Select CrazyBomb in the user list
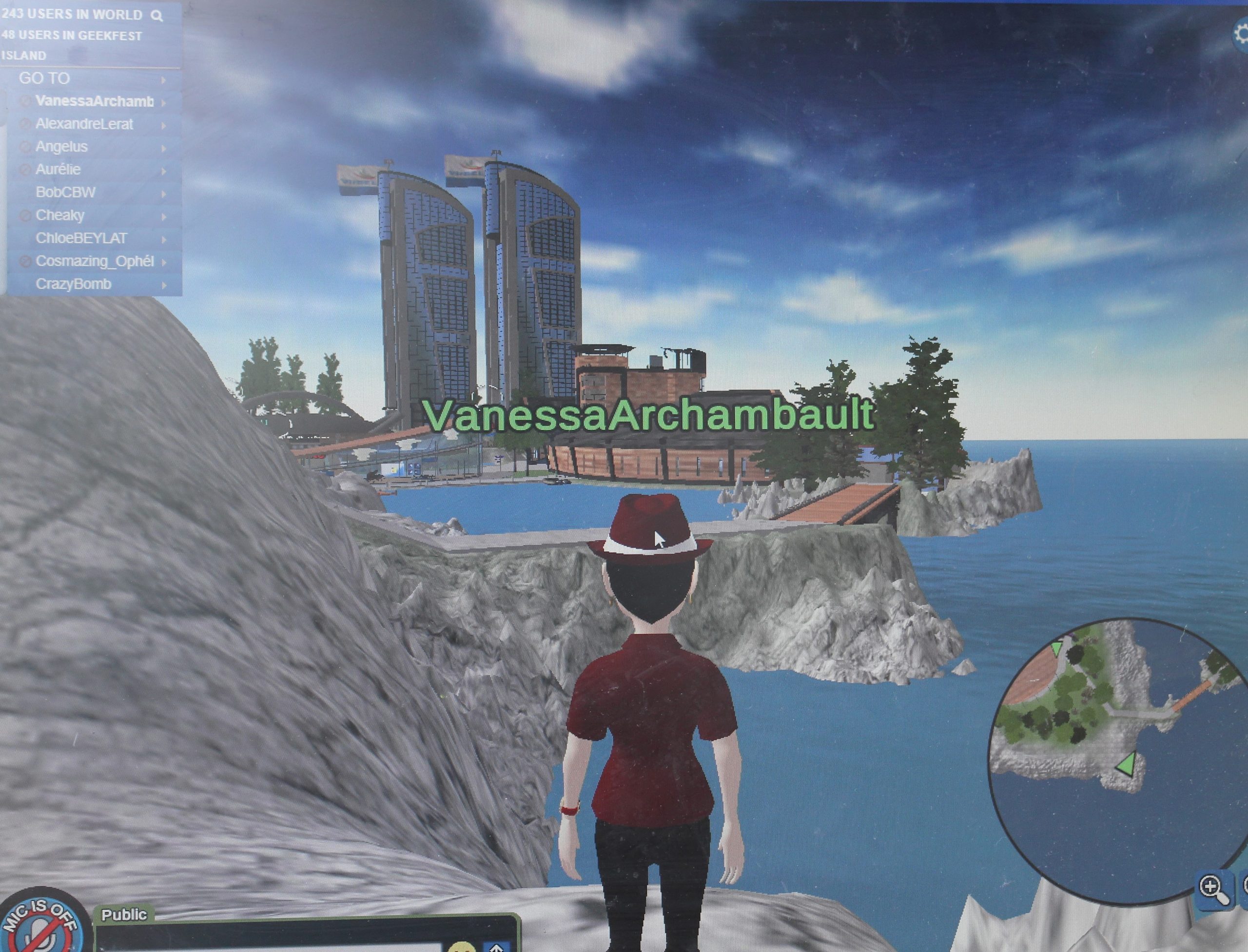Image resolution: width=1248 pixels, height=952 pixels. click(x=74, y=284)
